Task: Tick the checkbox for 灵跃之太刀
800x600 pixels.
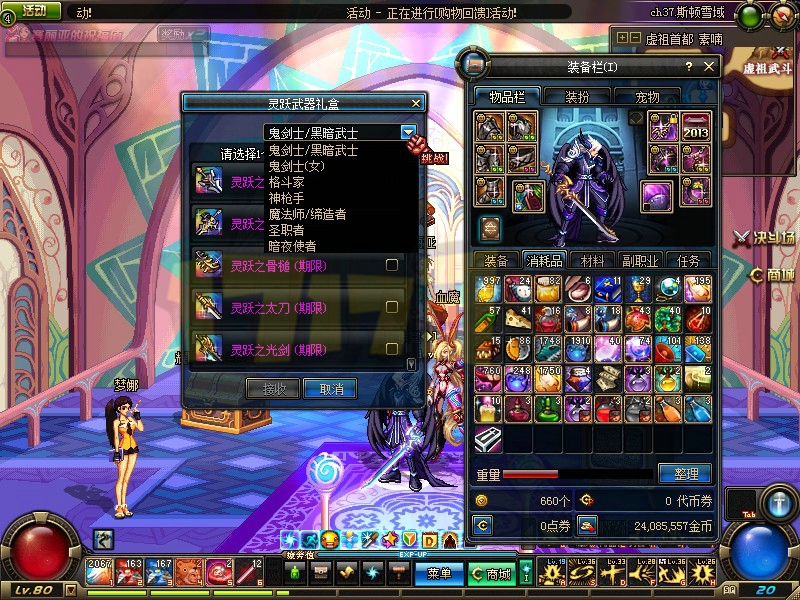Action: click(x=392, y=307)
